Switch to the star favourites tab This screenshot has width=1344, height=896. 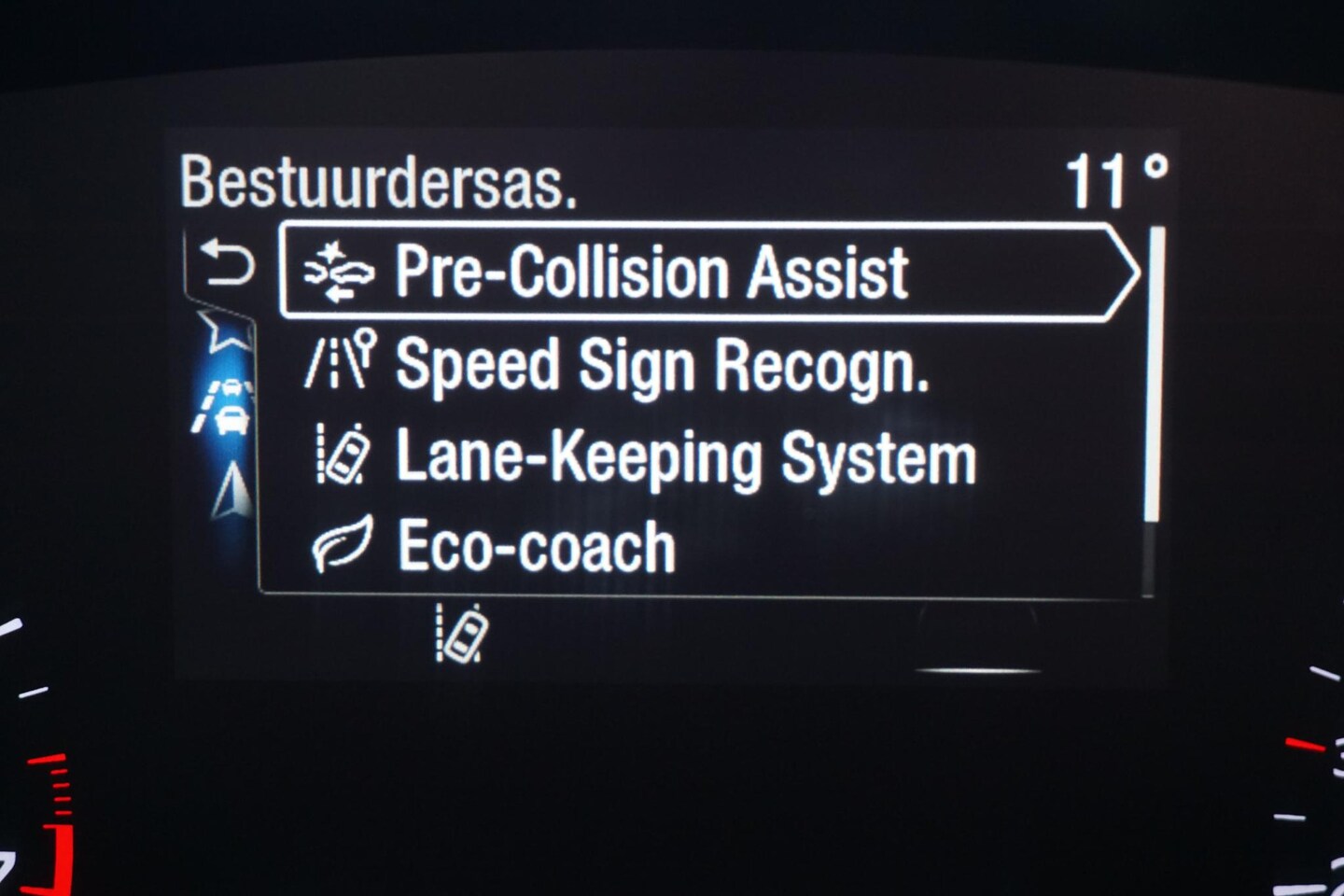228,331
